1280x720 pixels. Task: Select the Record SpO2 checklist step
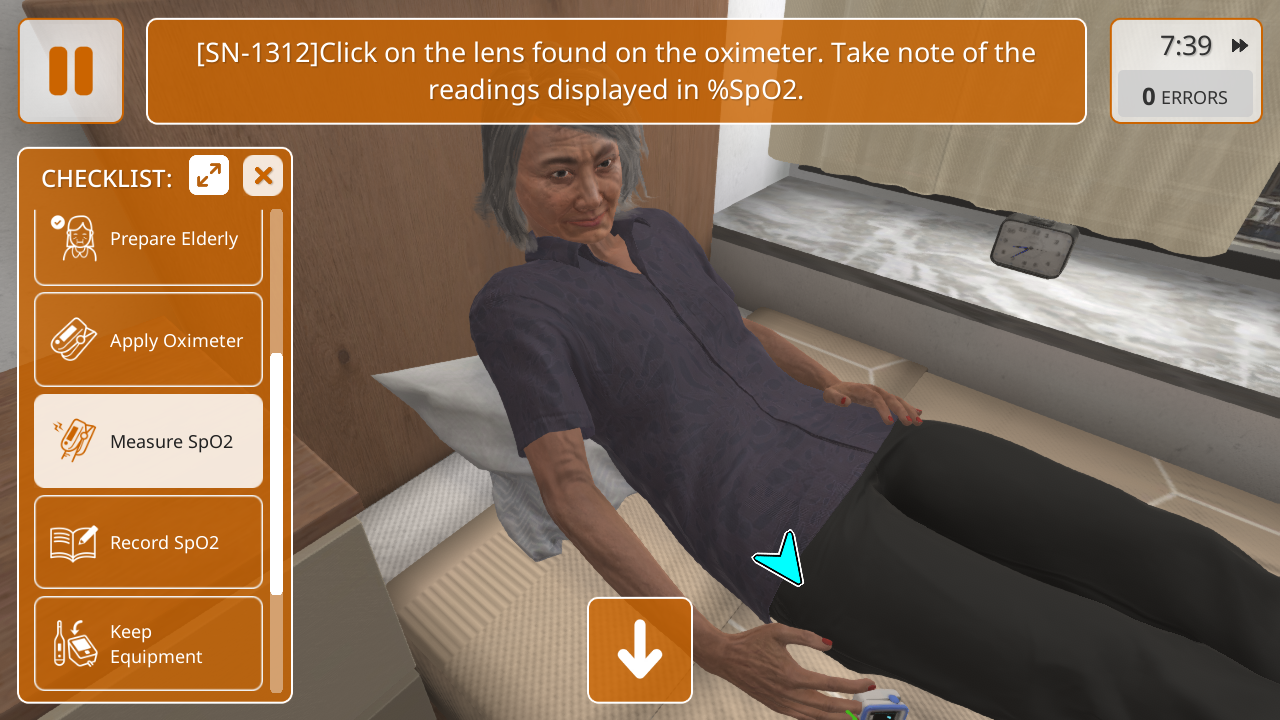click(148, 542)
